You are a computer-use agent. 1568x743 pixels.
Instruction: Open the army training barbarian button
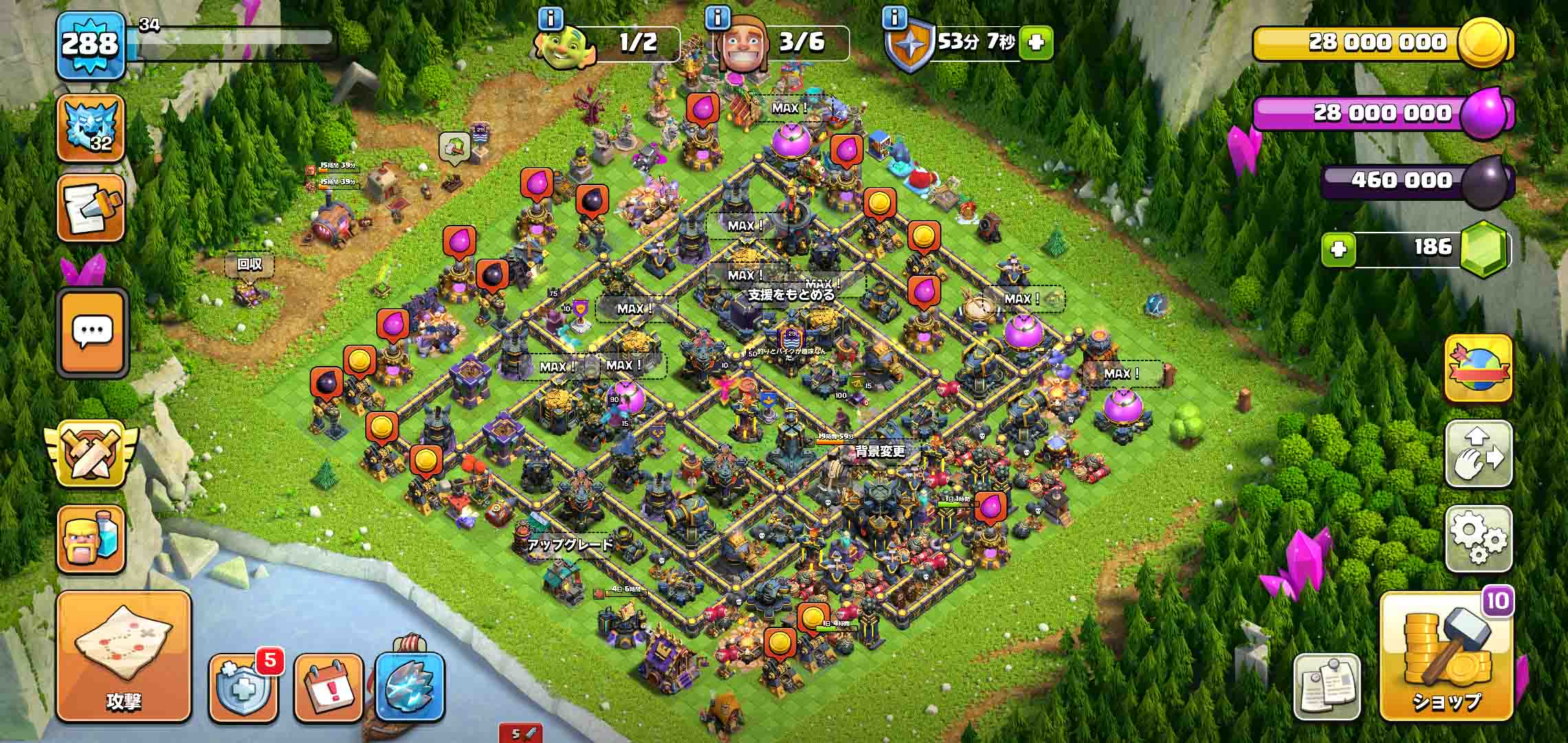(91, 540)
